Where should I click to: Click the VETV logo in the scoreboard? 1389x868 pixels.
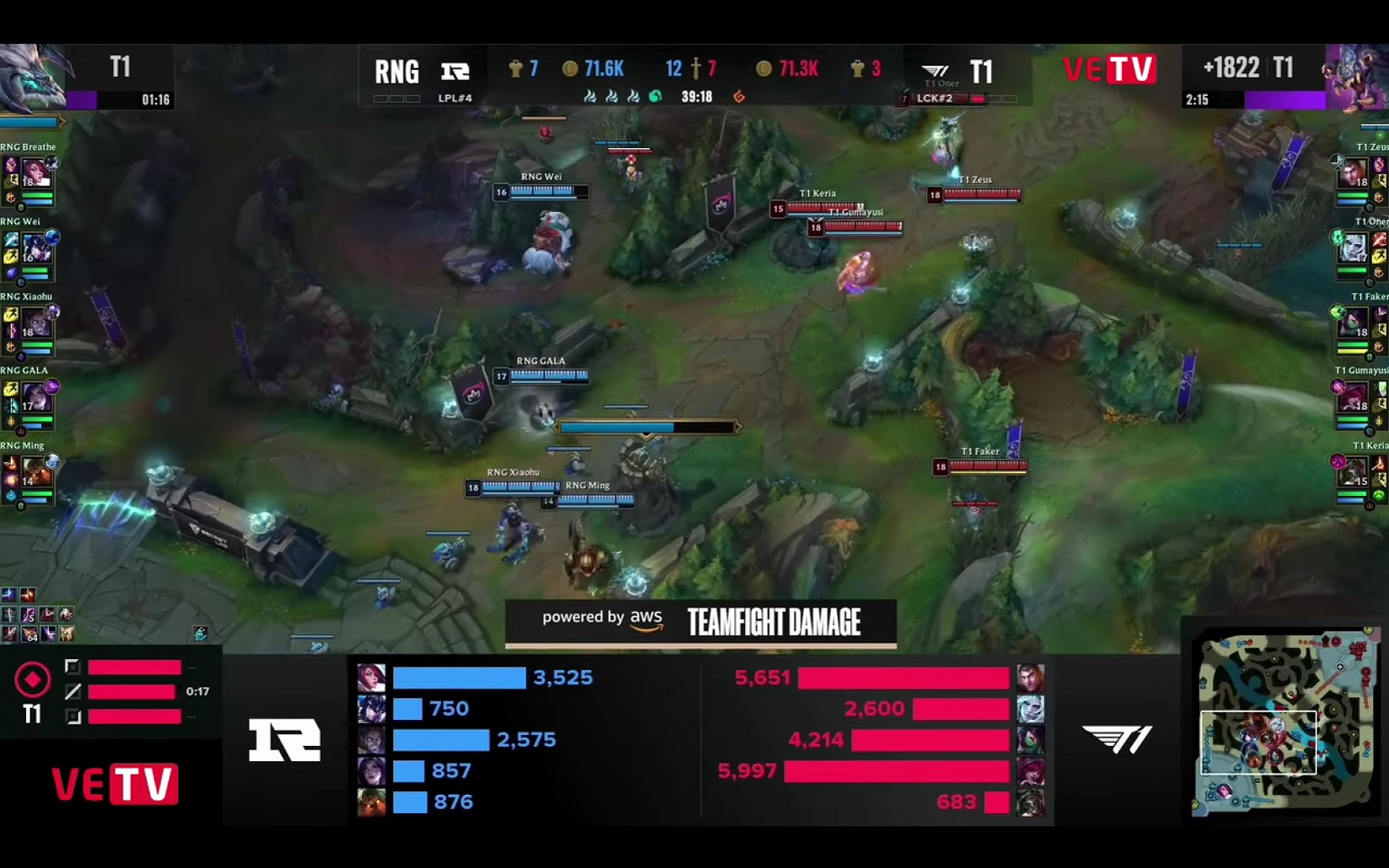point(1110,69)
